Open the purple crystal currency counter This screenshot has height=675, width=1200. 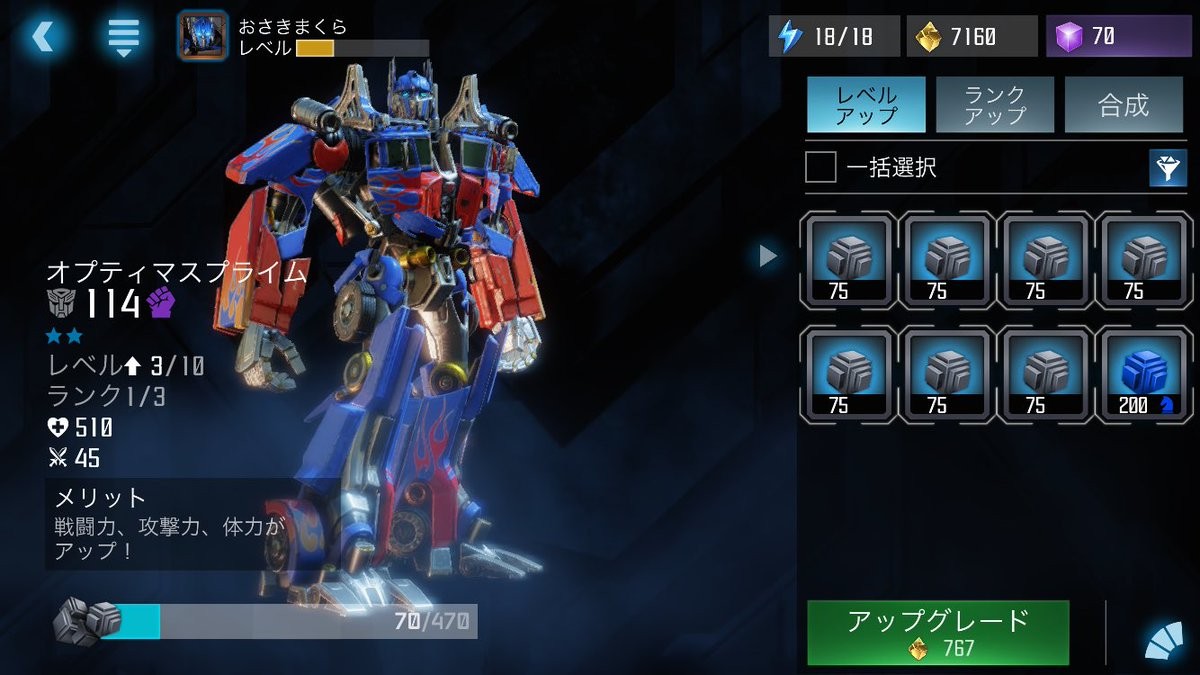(x=1118, y=37)
